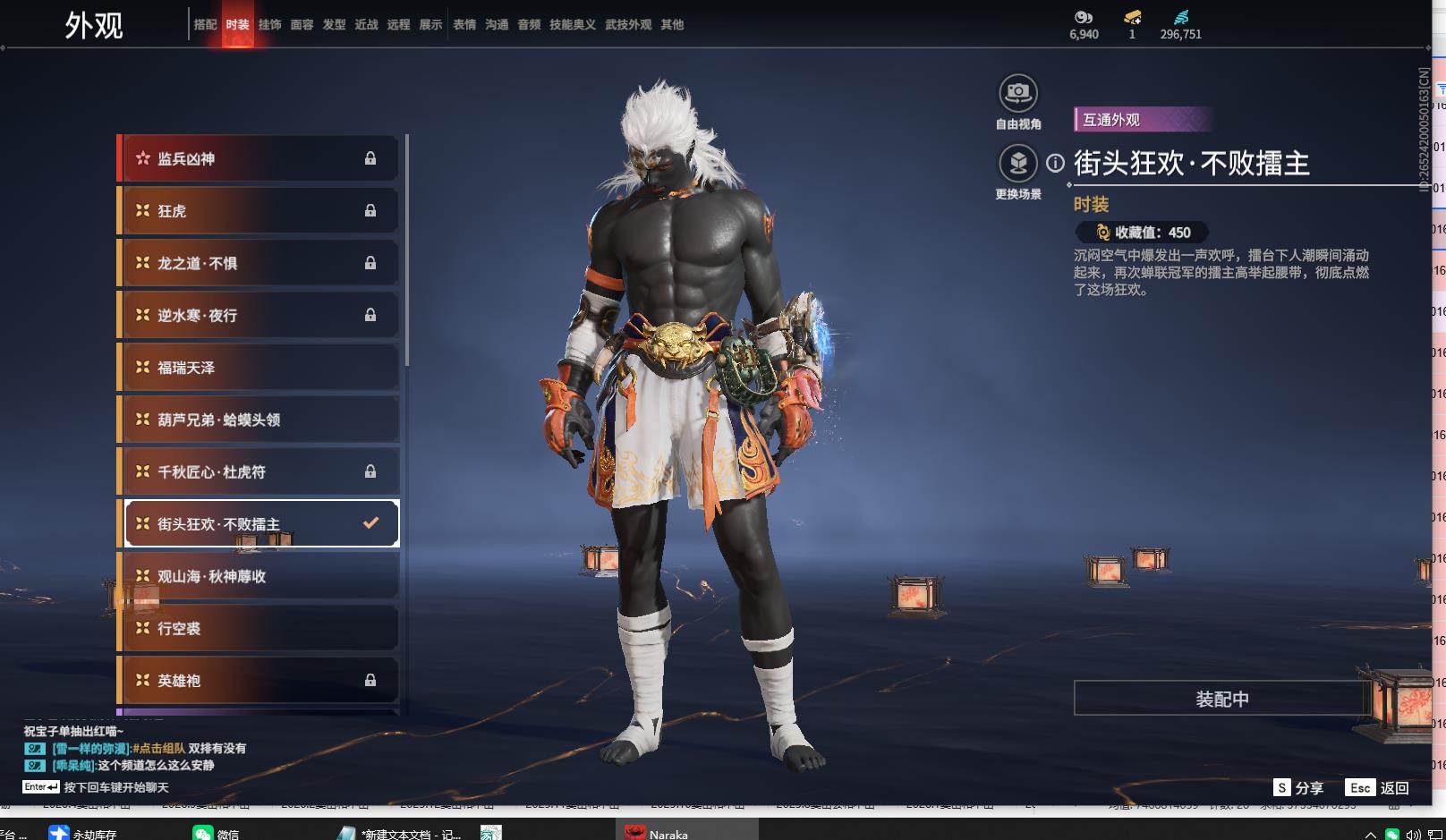The image size is (1446, 840).
Task: Choose the 监兵凶神 outfit
Action: tap(259, 159)
